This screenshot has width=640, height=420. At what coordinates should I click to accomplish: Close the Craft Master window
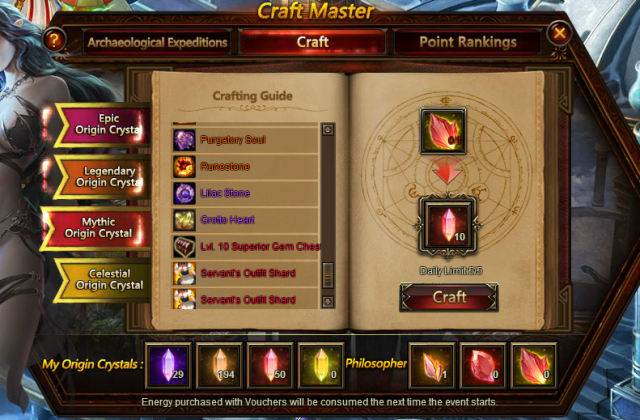(560, 34)
